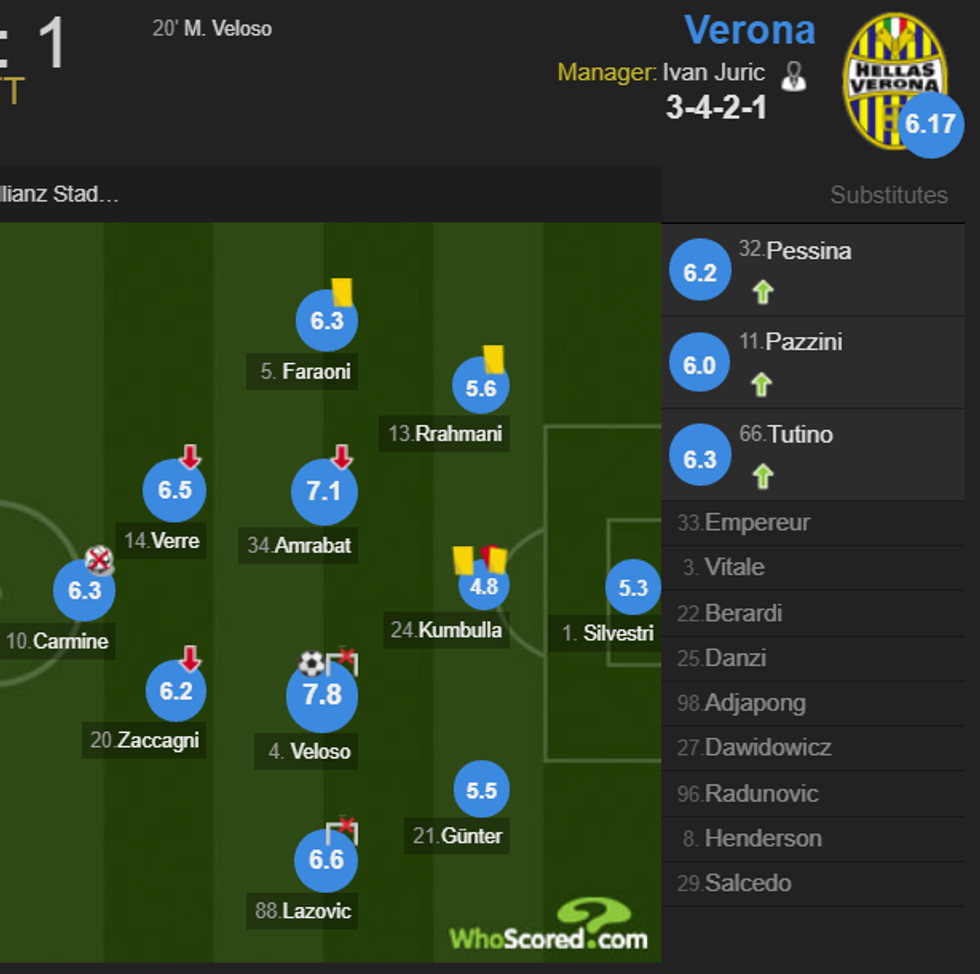The width and height of the screenshot is (980, 974).
Task: Click Empereur in the substitutes list
Action: click(757, 523)
